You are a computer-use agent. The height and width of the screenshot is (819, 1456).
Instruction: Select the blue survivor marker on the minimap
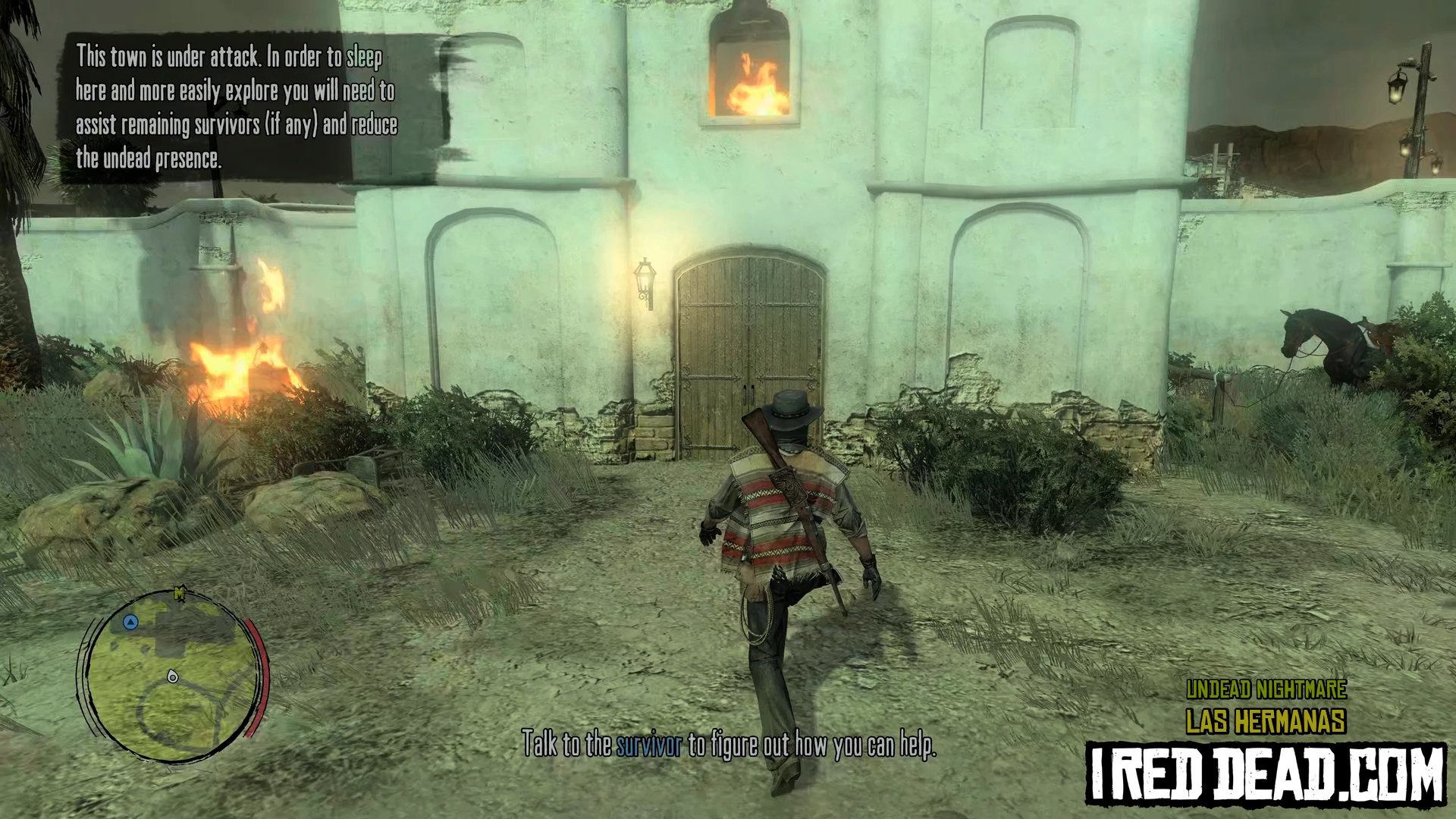130,623
